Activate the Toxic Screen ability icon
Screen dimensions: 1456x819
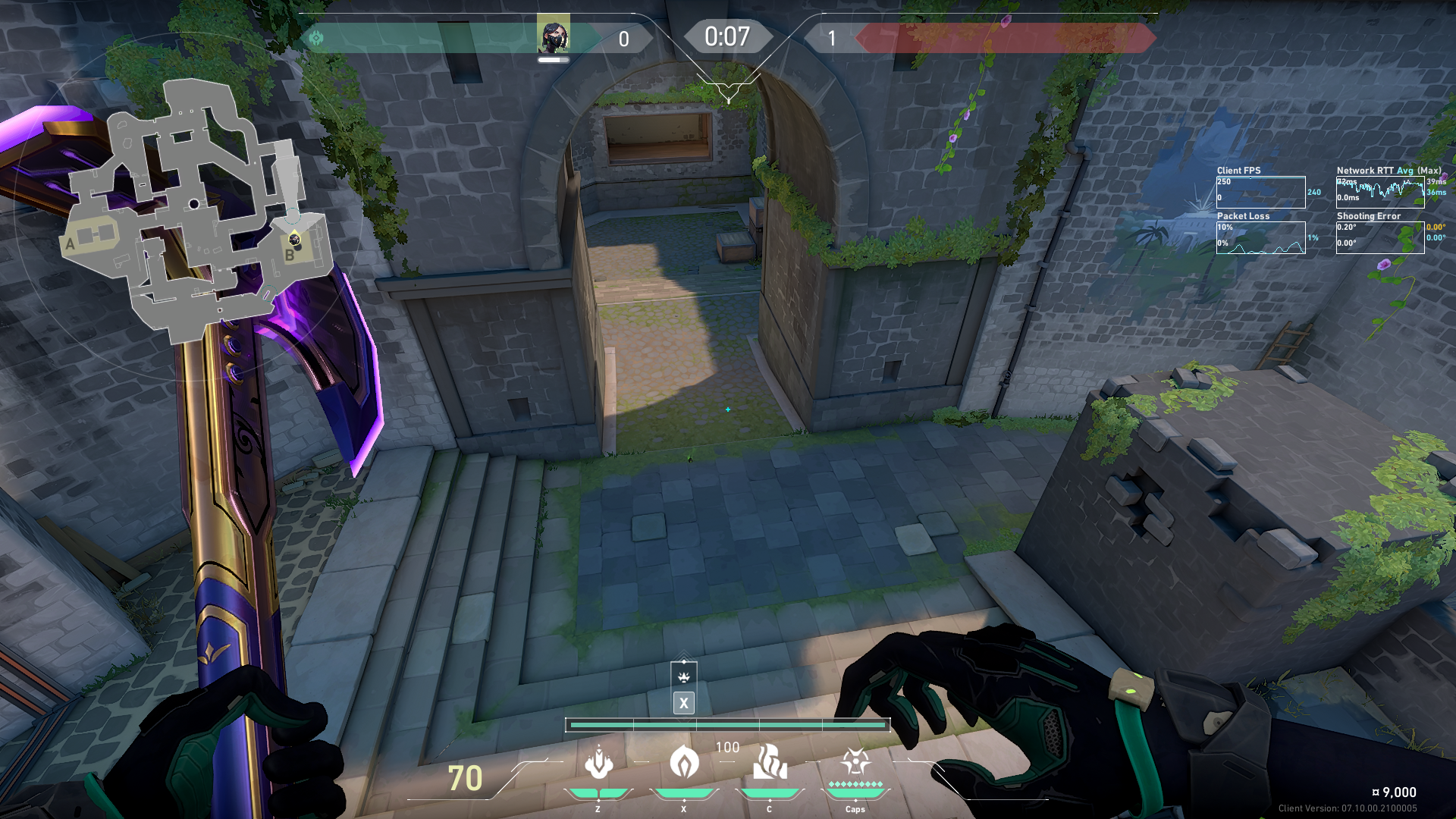point(769,762)
